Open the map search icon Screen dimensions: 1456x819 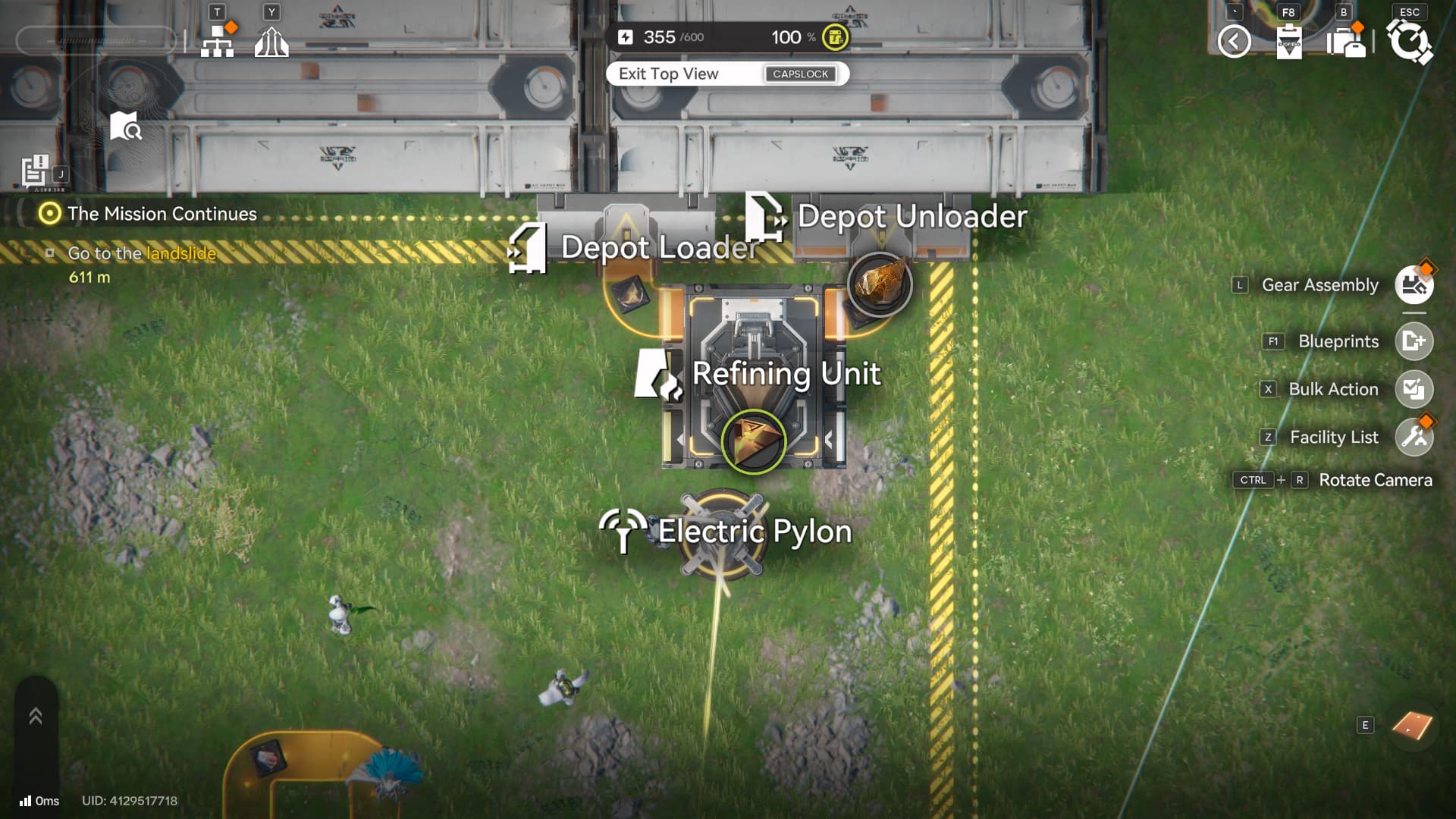(x=125, y=127)
